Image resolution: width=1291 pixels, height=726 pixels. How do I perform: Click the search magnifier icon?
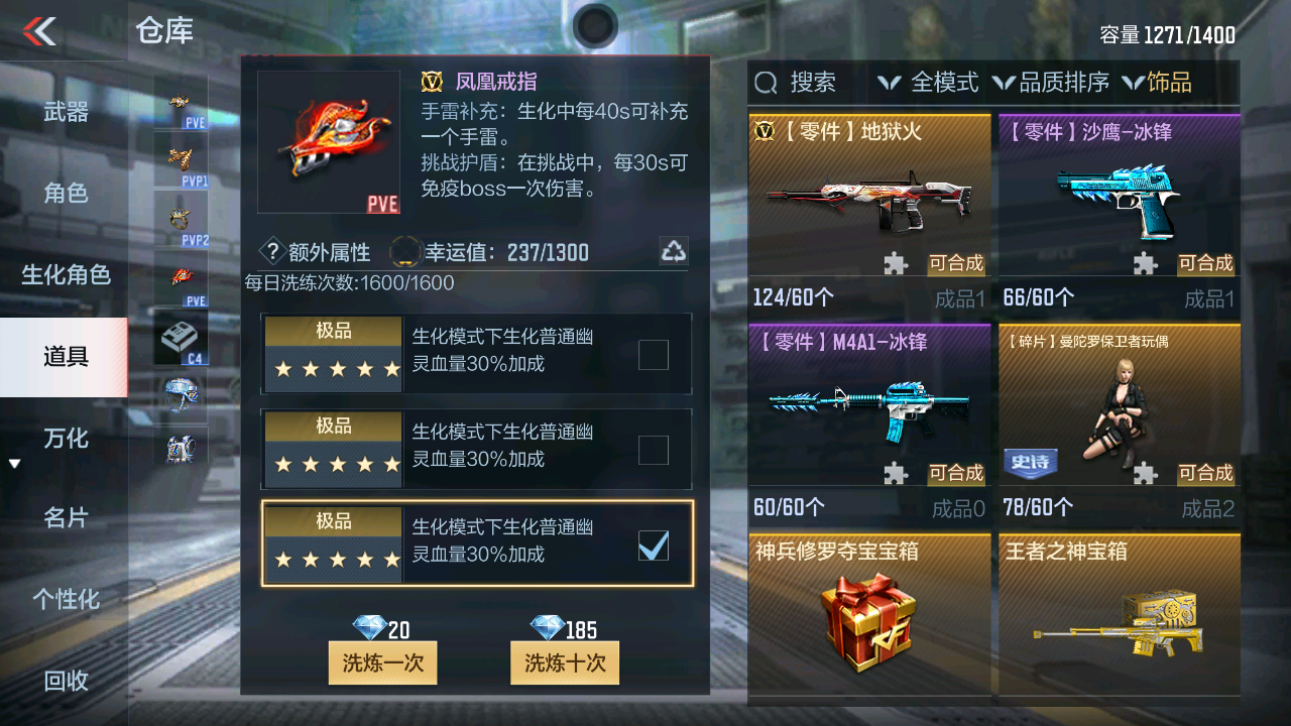[x=765, y=82]
